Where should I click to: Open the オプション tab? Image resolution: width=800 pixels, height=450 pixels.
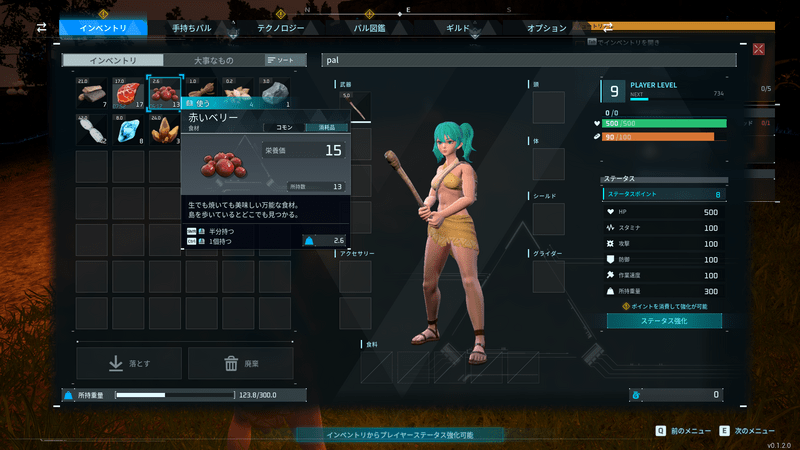[x=547, y=29]
